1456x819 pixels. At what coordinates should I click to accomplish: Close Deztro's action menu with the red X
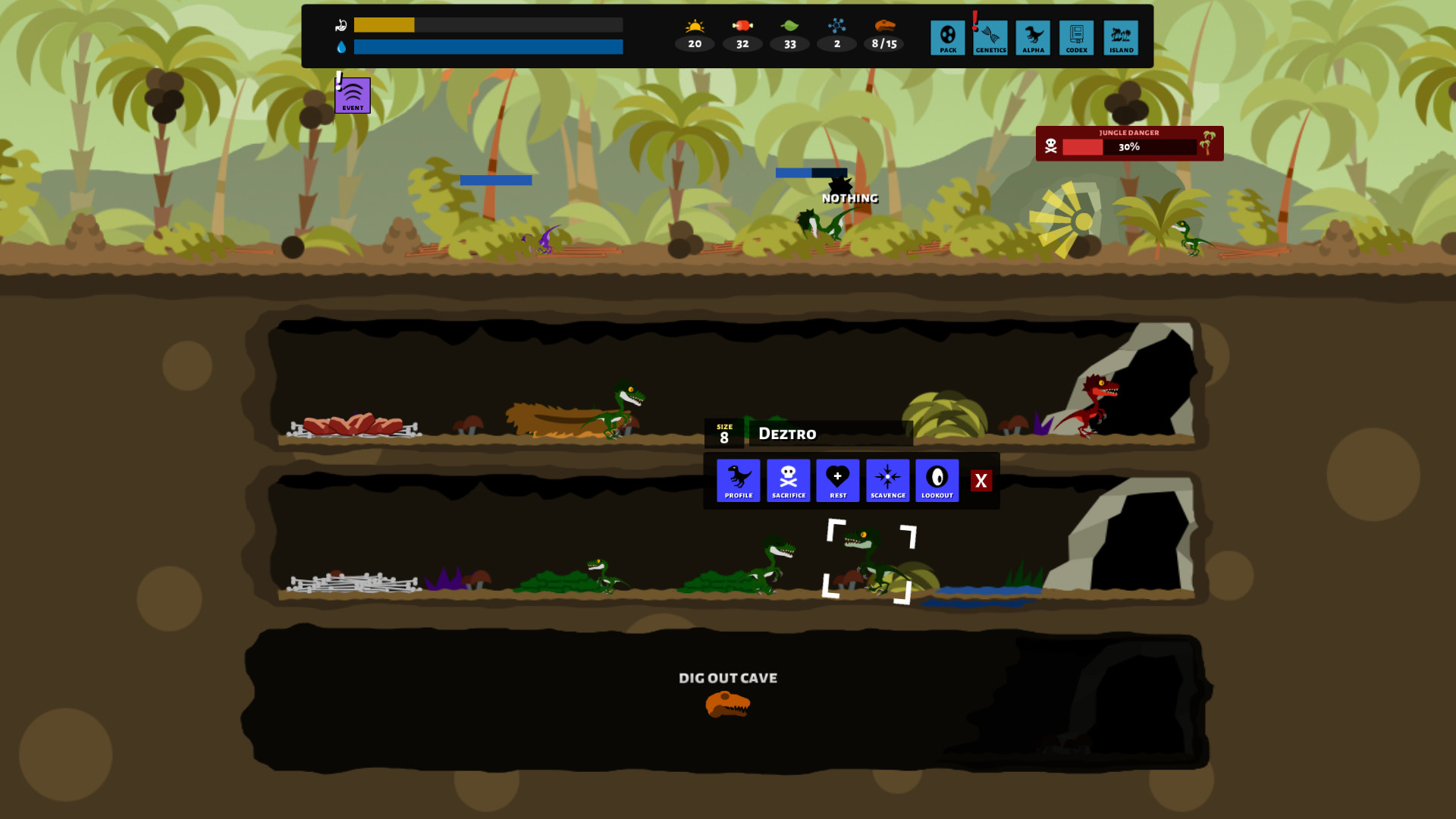981,480
